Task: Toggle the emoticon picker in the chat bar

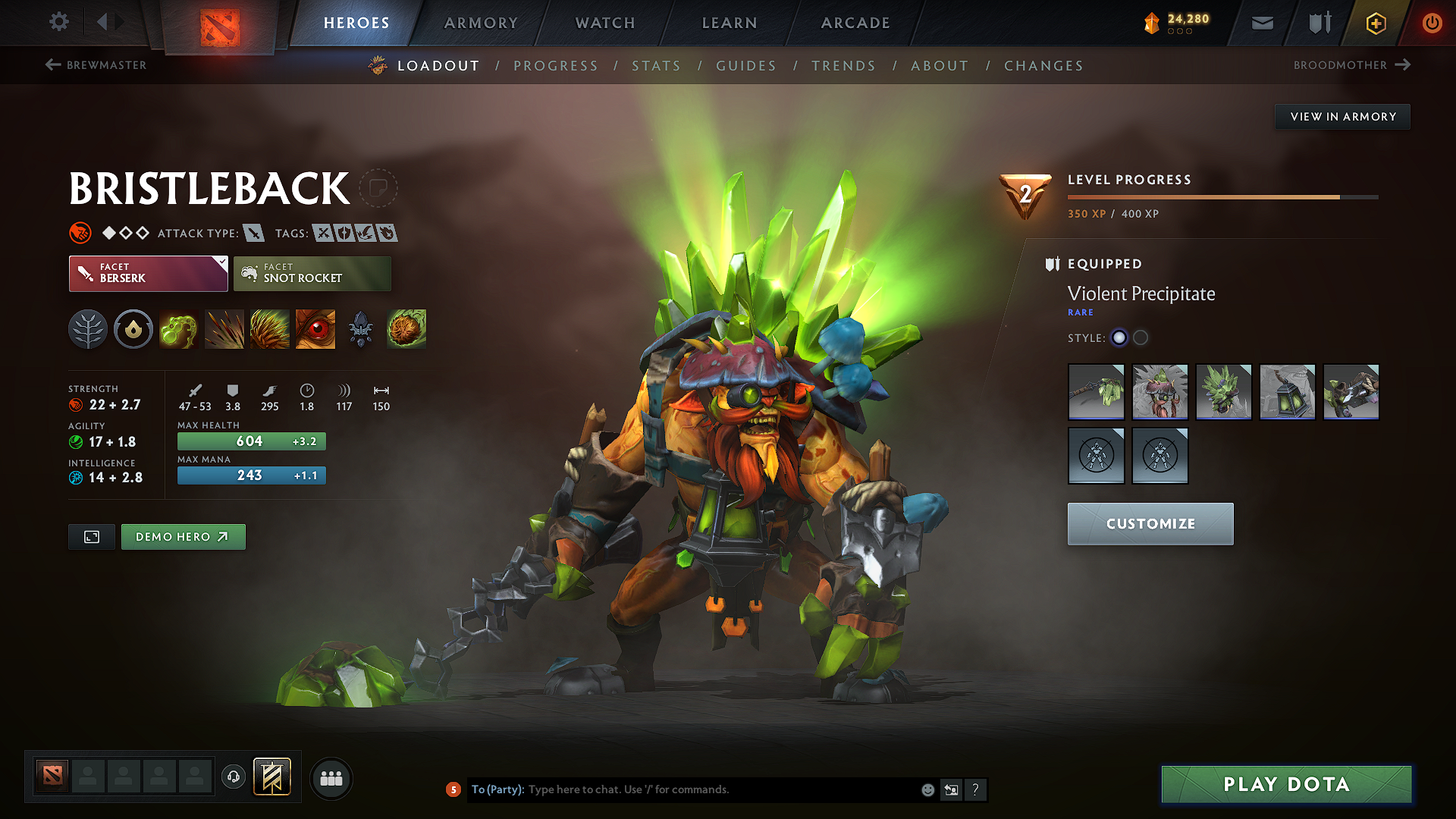Action: click(x=927, y=789)
